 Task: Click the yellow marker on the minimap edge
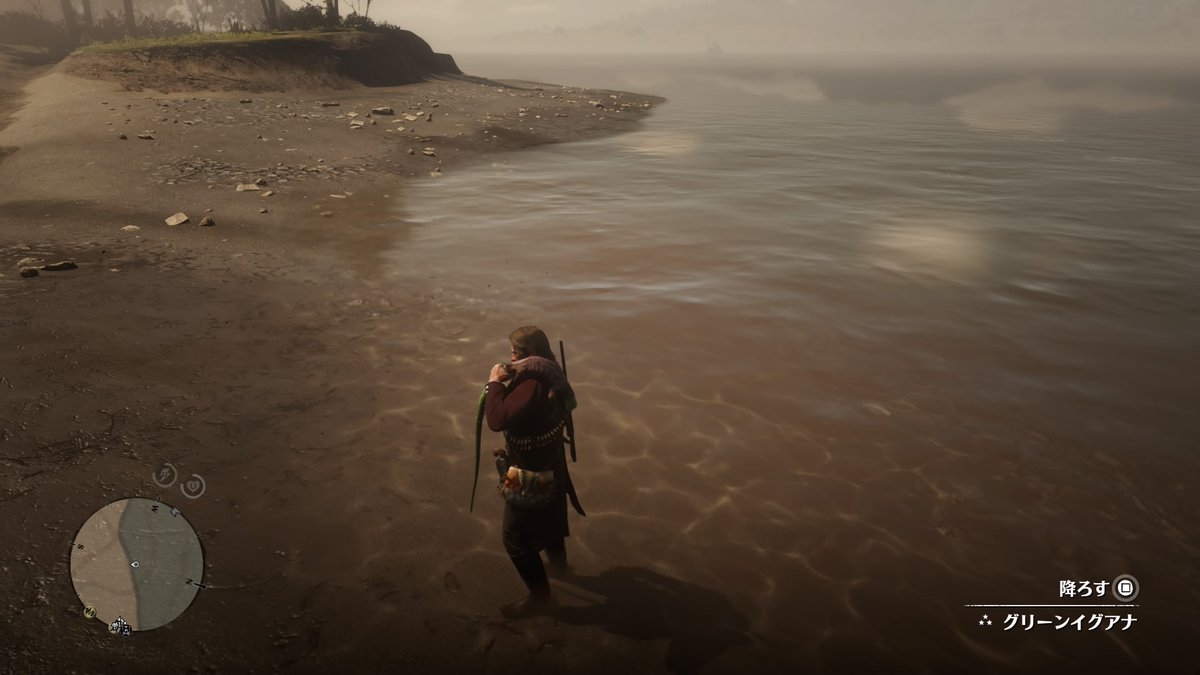[x=89, y=611]
